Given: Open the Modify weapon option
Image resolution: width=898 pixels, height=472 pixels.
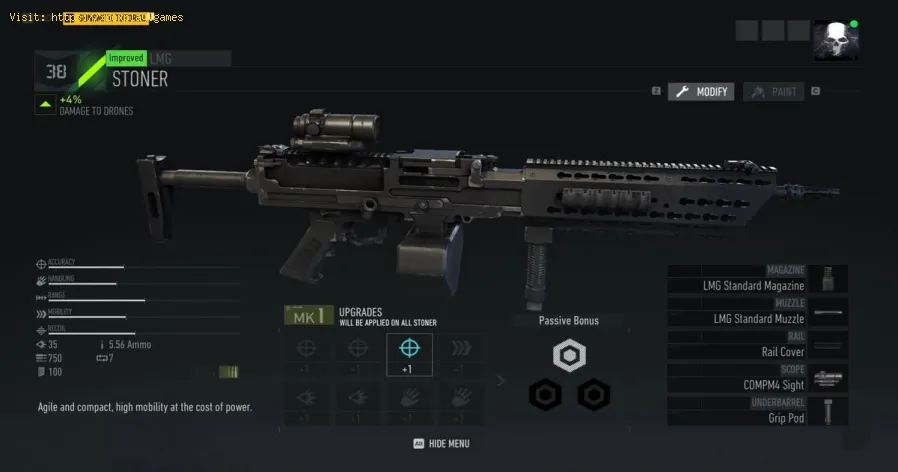Looking at the screenshot, I should click(x=701, y=92).
